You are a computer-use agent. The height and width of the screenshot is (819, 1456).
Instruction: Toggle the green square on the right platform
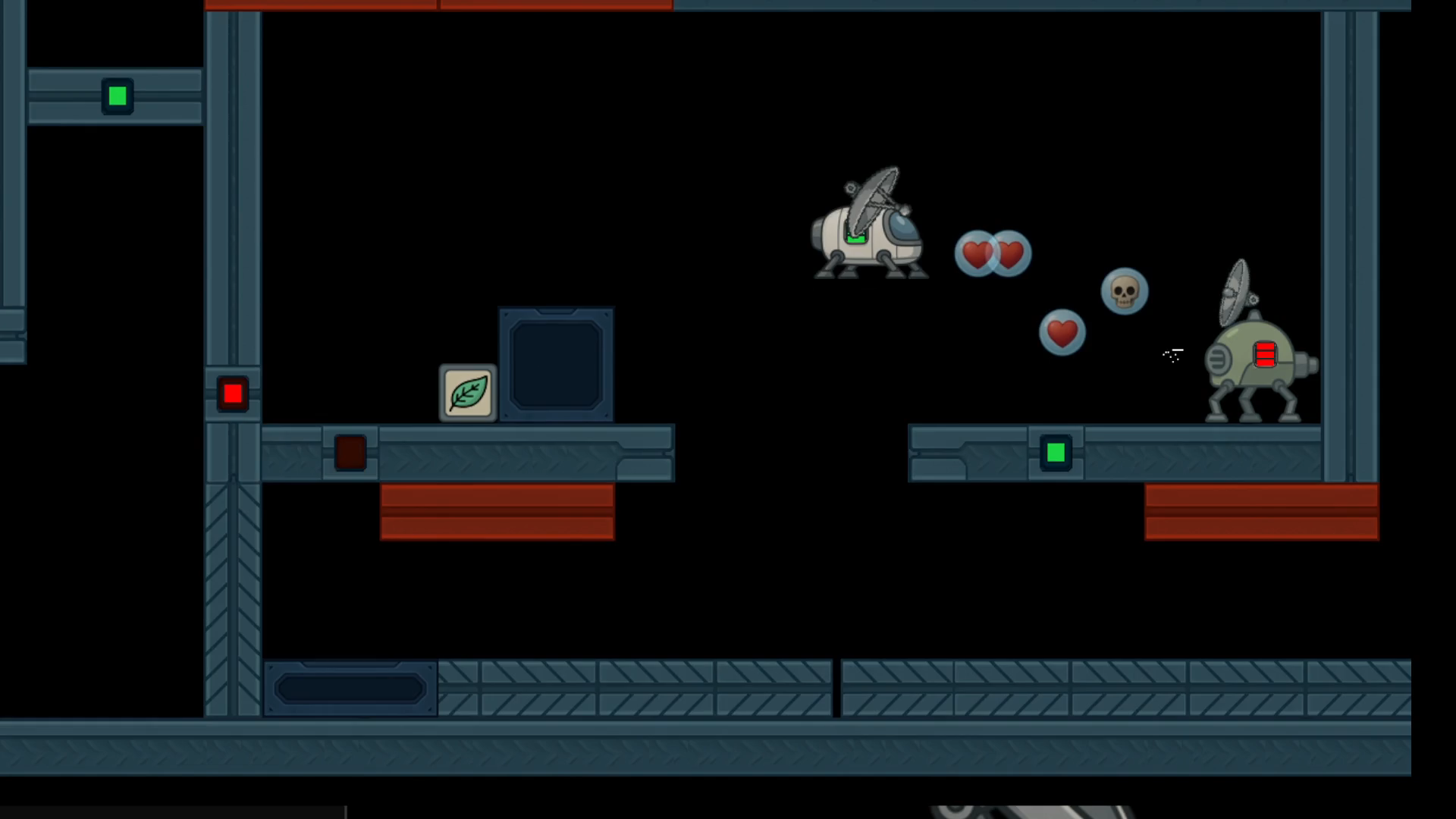click(1056, 453)
